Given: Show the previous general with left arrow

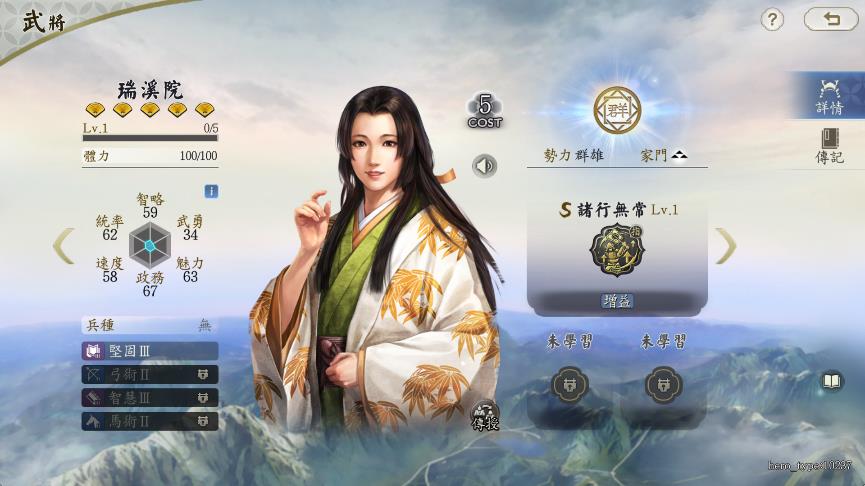Looking at the screenshot, I should point(63,246).
